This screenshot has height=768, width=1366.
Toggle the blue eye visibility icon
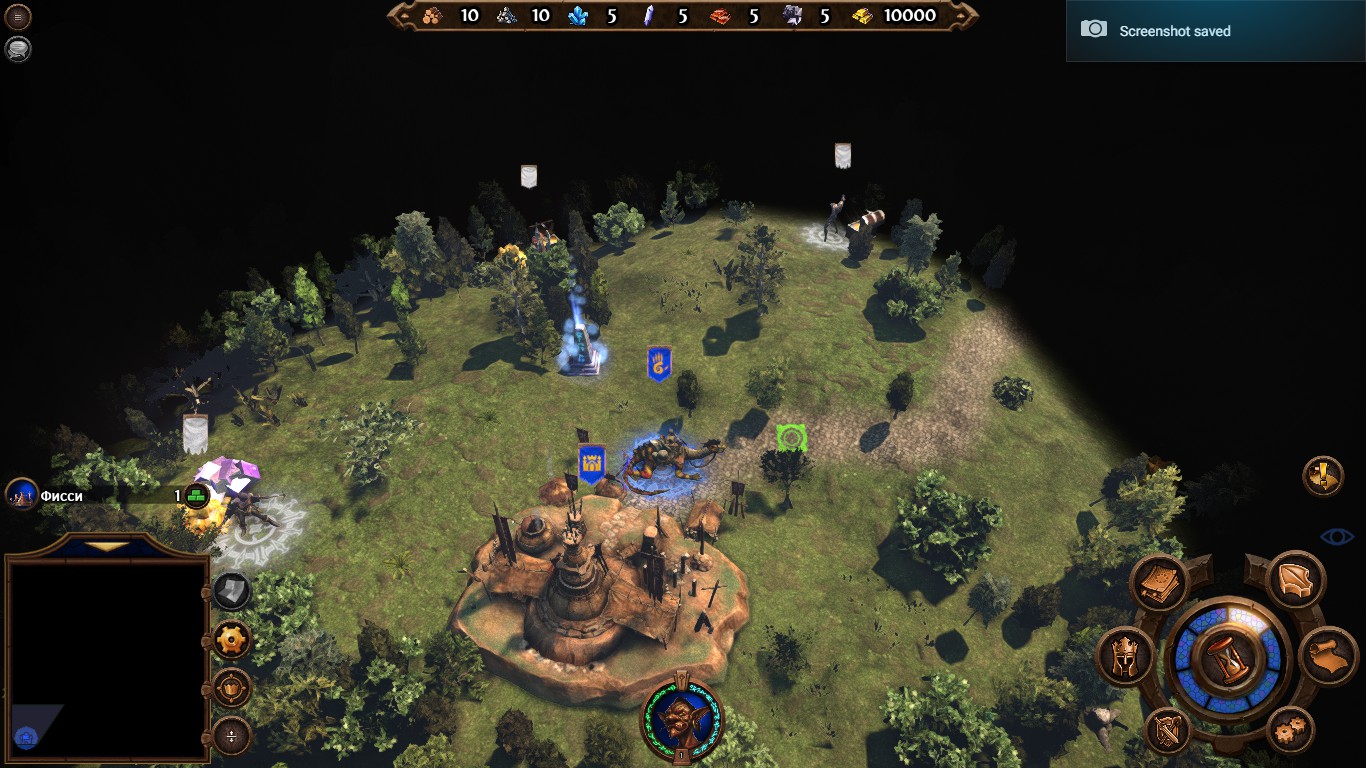(x=1336, y=537)
